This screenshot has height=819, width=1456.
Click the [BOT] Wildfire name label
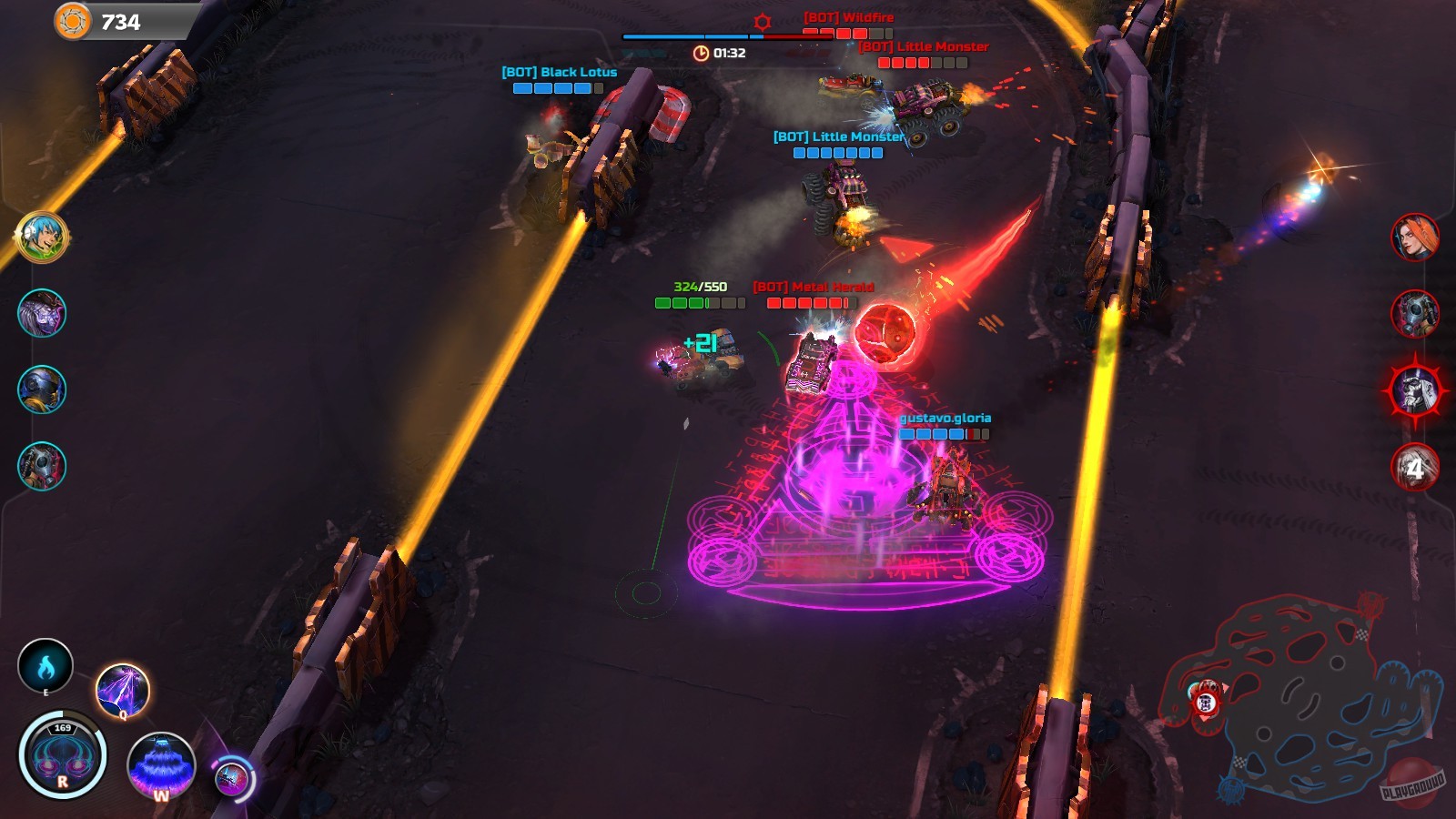[846, 15]
